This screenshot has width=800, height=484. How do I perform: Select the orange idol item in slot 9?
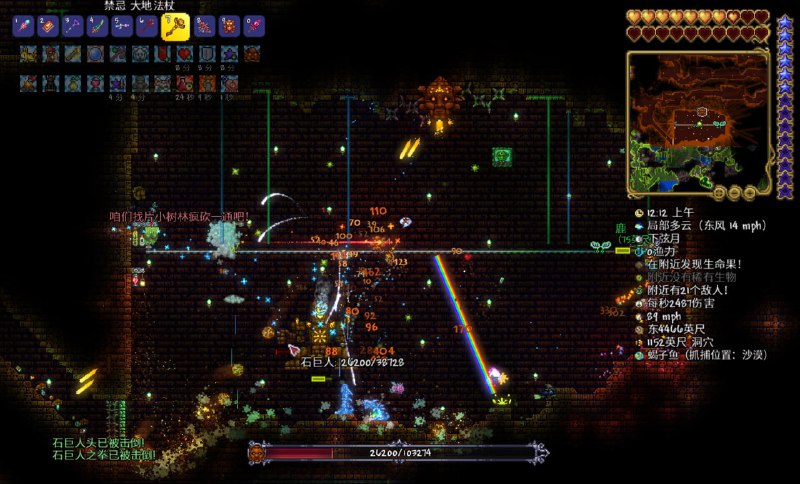point(229,26)
